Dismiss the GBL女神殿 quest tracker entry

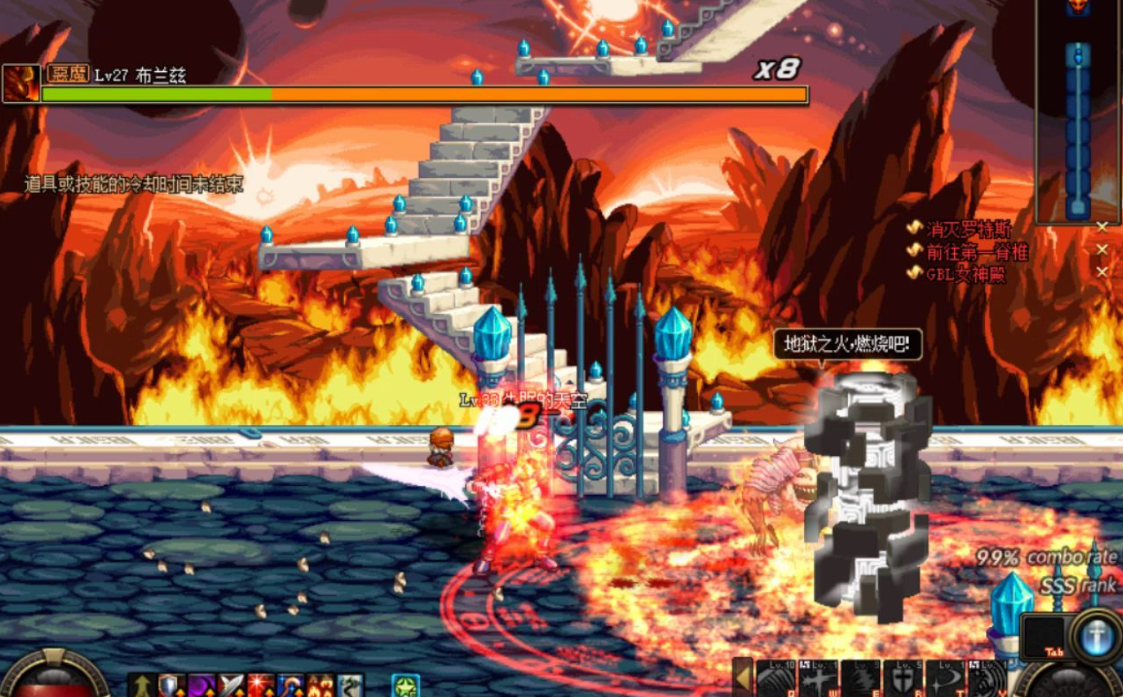(x=1101, y=272)
